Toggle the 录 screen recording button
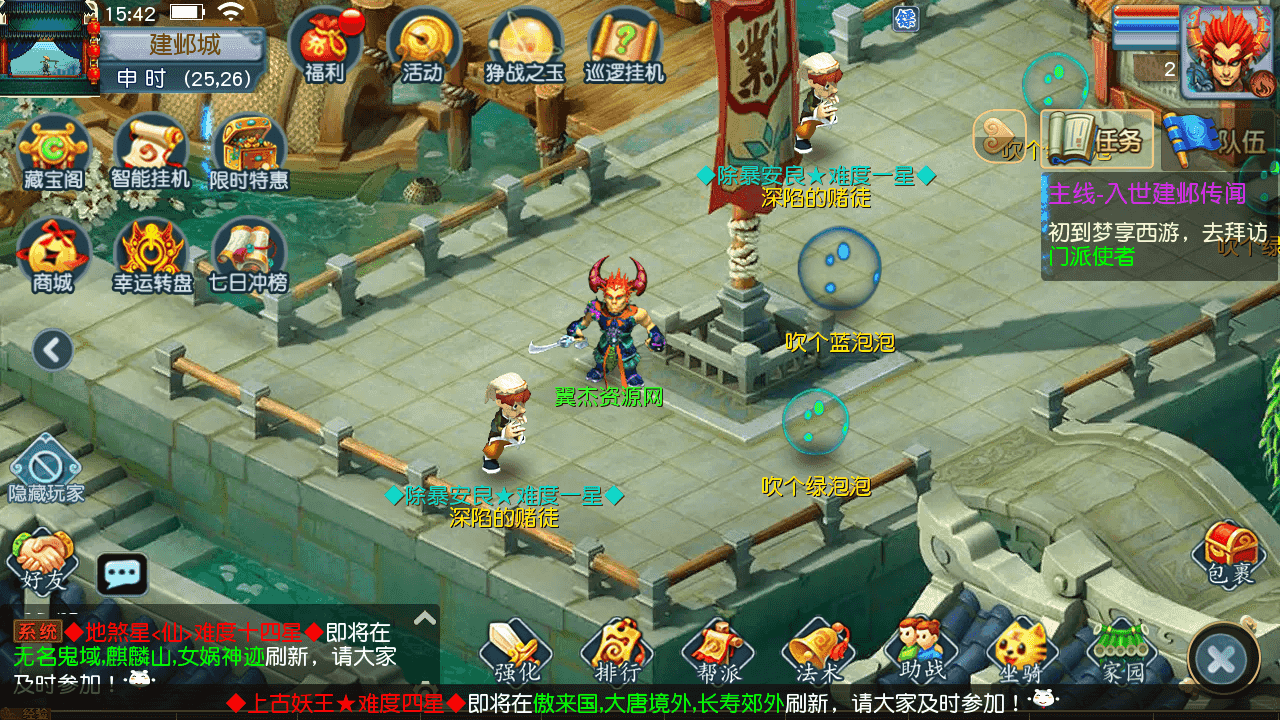 tap(908, 20)
